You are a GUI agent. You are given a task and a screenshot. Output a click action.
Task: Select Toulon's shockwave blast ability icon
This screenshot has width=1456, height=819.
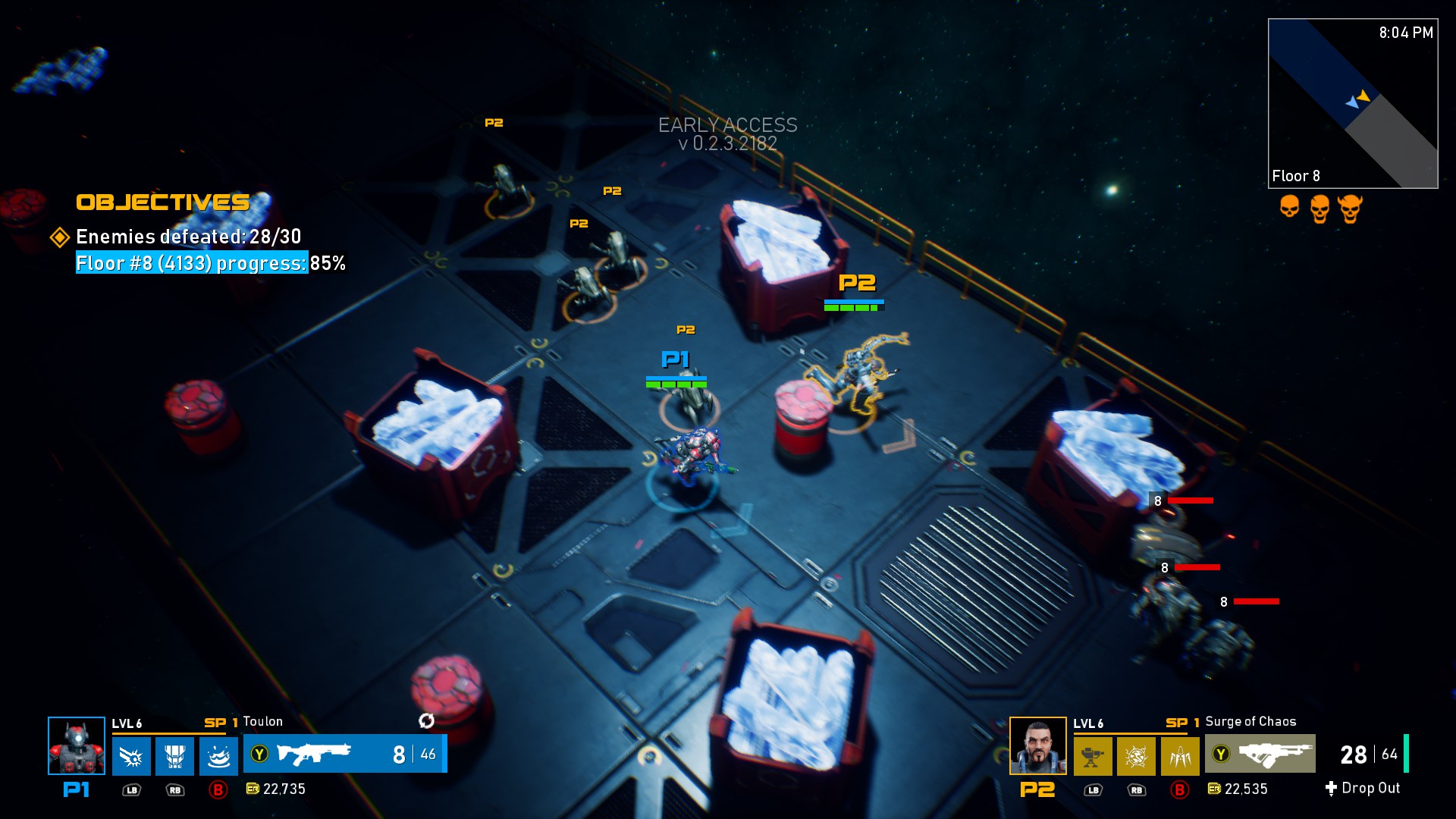pos(130,755)
